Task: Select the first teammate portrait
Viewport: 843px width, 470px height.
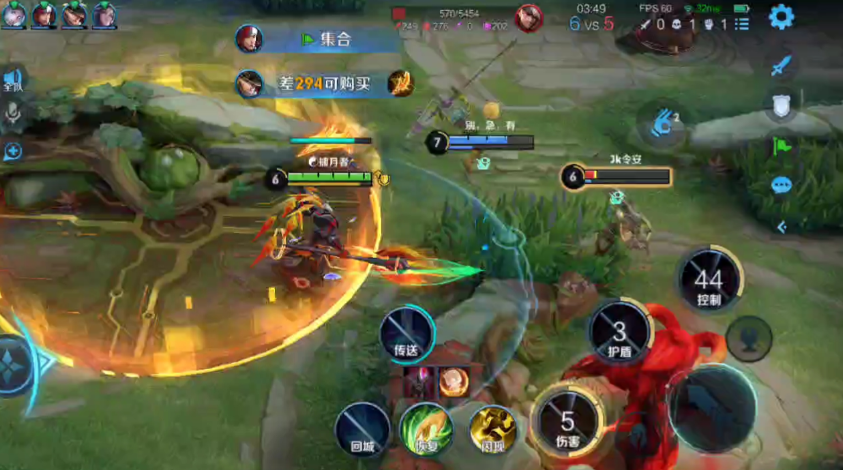Action: (x=14, y=14)
